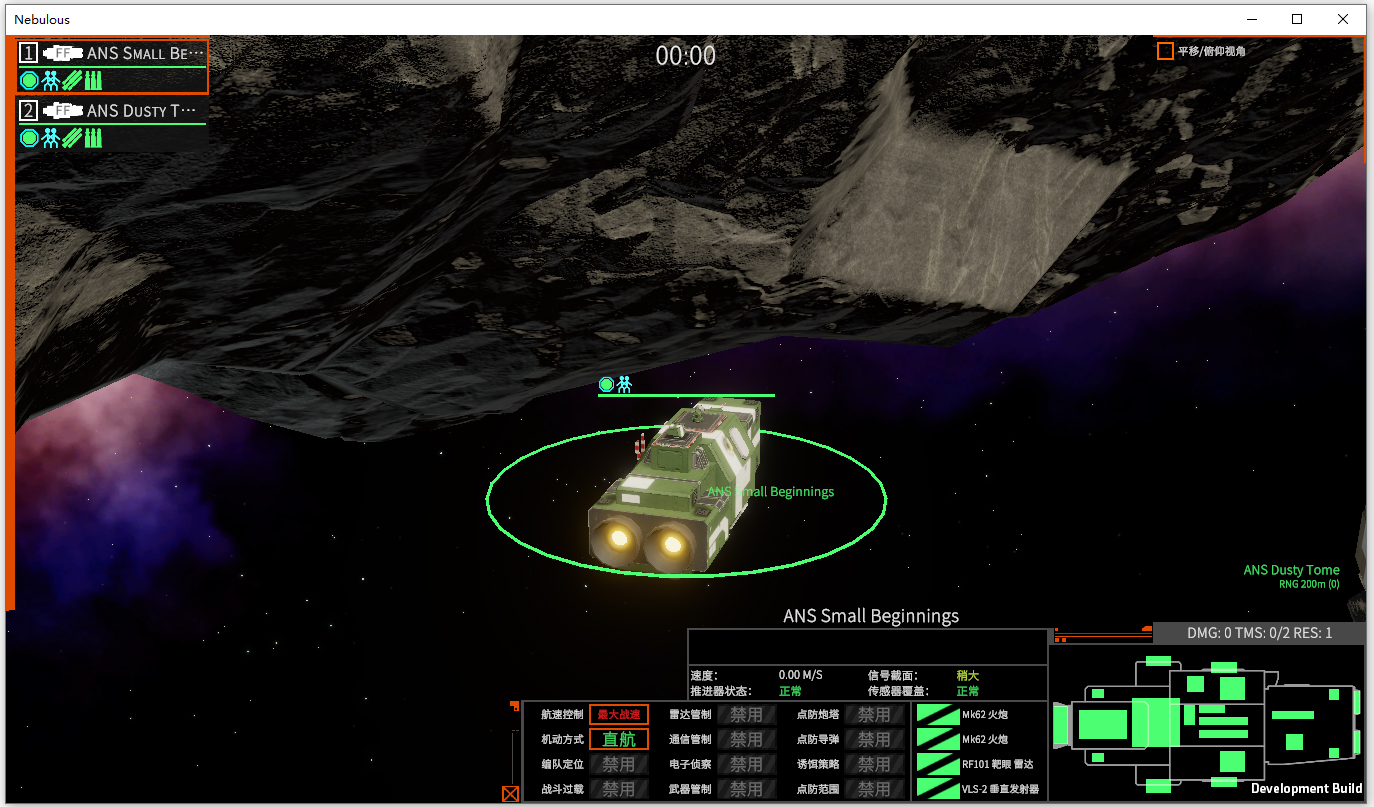The image size is (1374, 807).
Task: Toggle the 战斗过载 battle overload setting
Action: tap(619, 789)
